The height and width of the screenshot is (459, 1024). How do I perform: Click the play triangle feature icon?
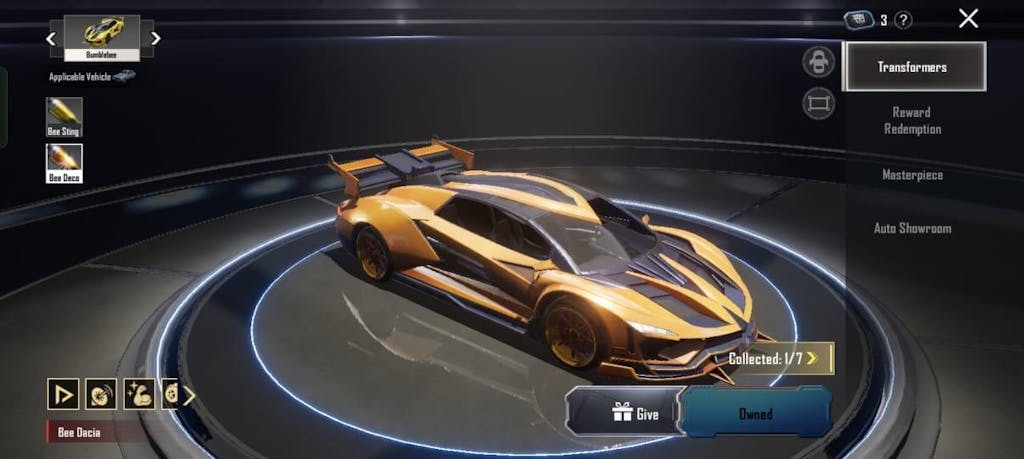[x=63, y=394]
